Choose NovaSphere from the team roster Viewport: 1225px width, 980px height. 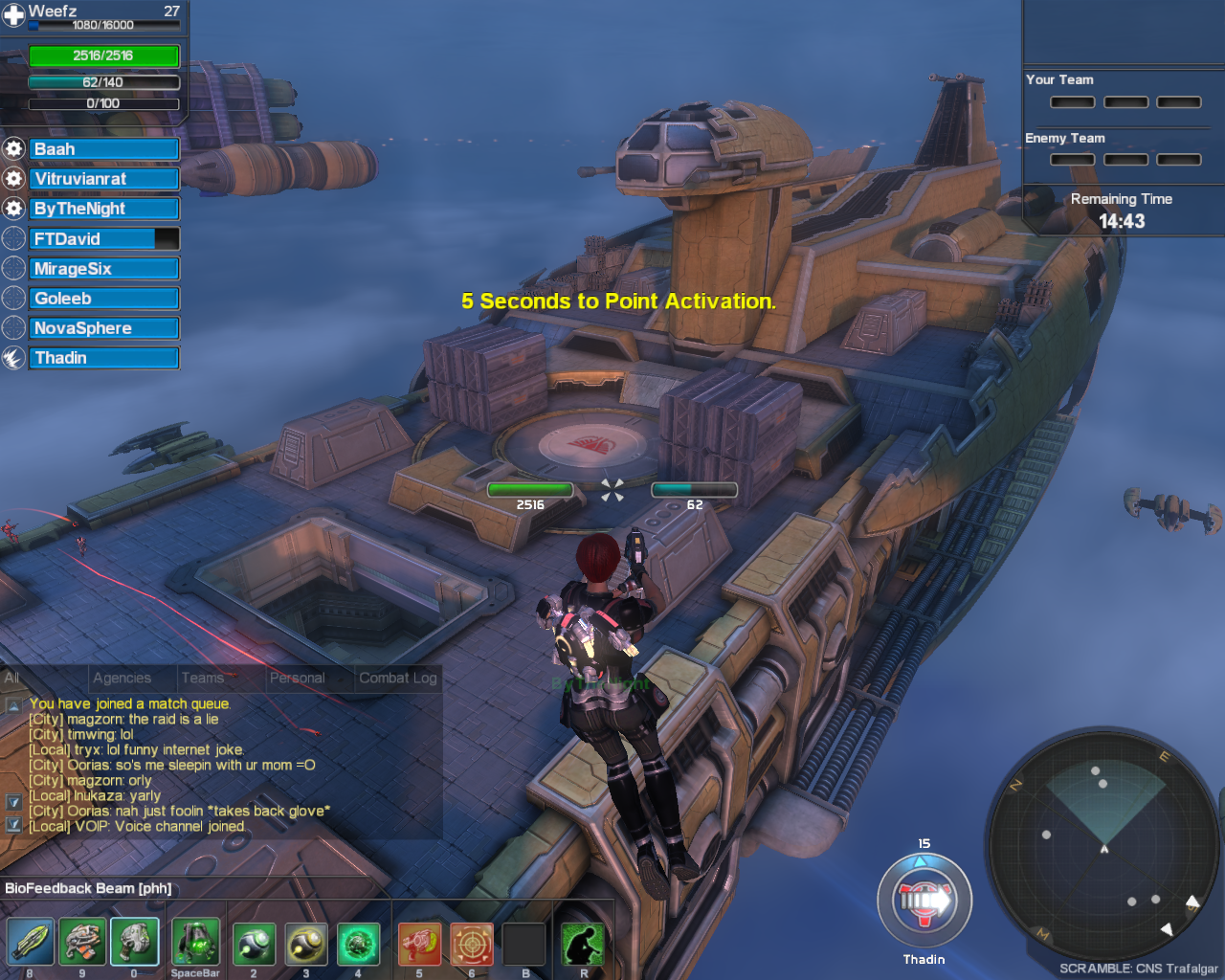pyautogui.click(x=103, y=328)
